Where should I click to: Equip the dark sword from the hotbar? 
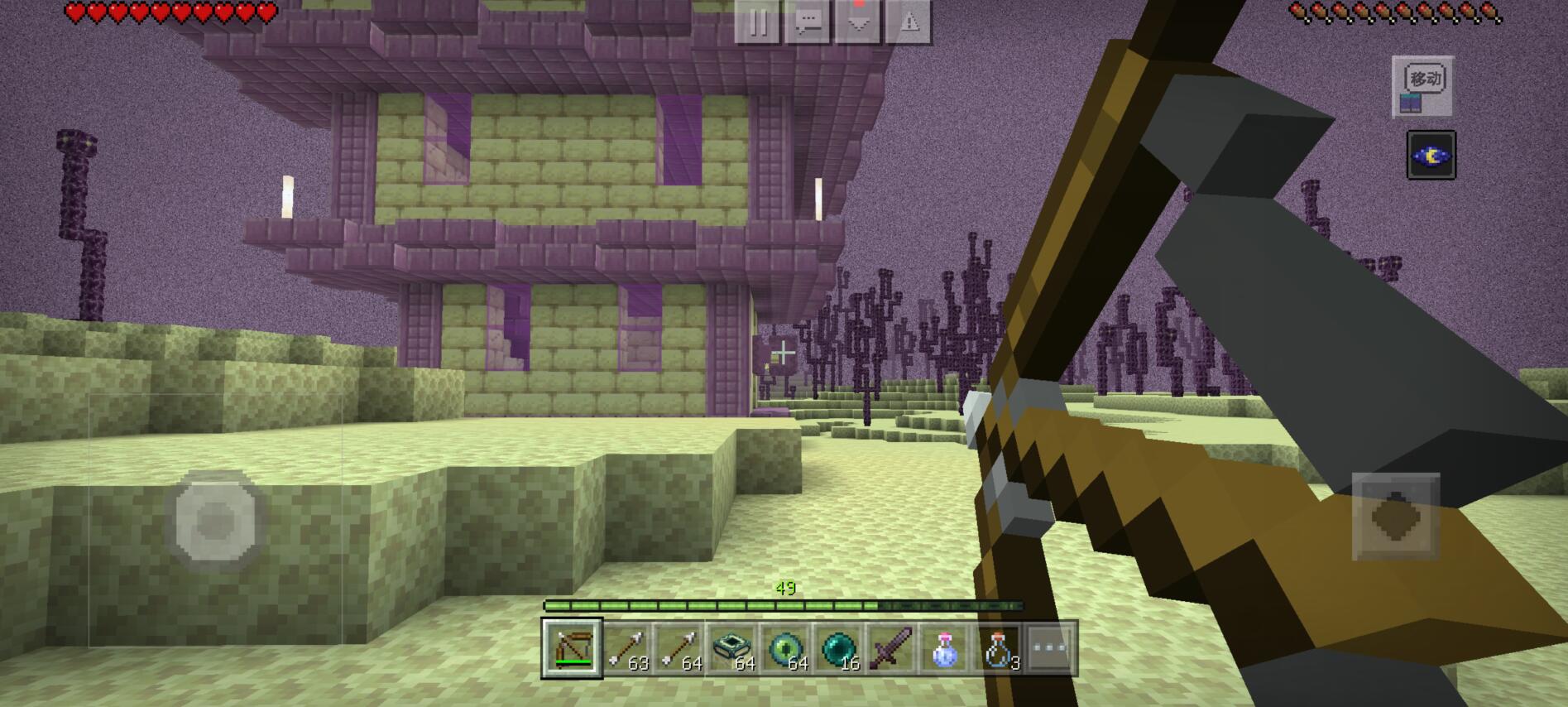pos(890,648)
